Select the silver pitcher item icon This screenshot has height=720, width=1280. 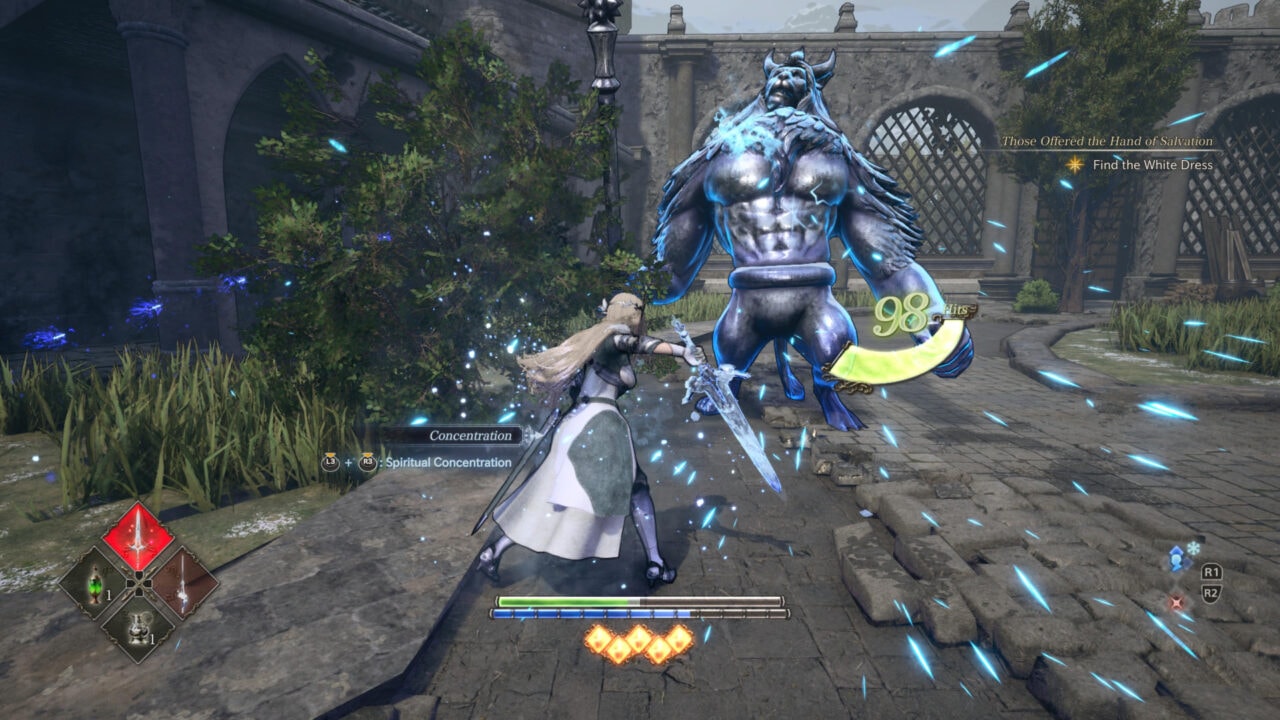click(x=141, y=627)
